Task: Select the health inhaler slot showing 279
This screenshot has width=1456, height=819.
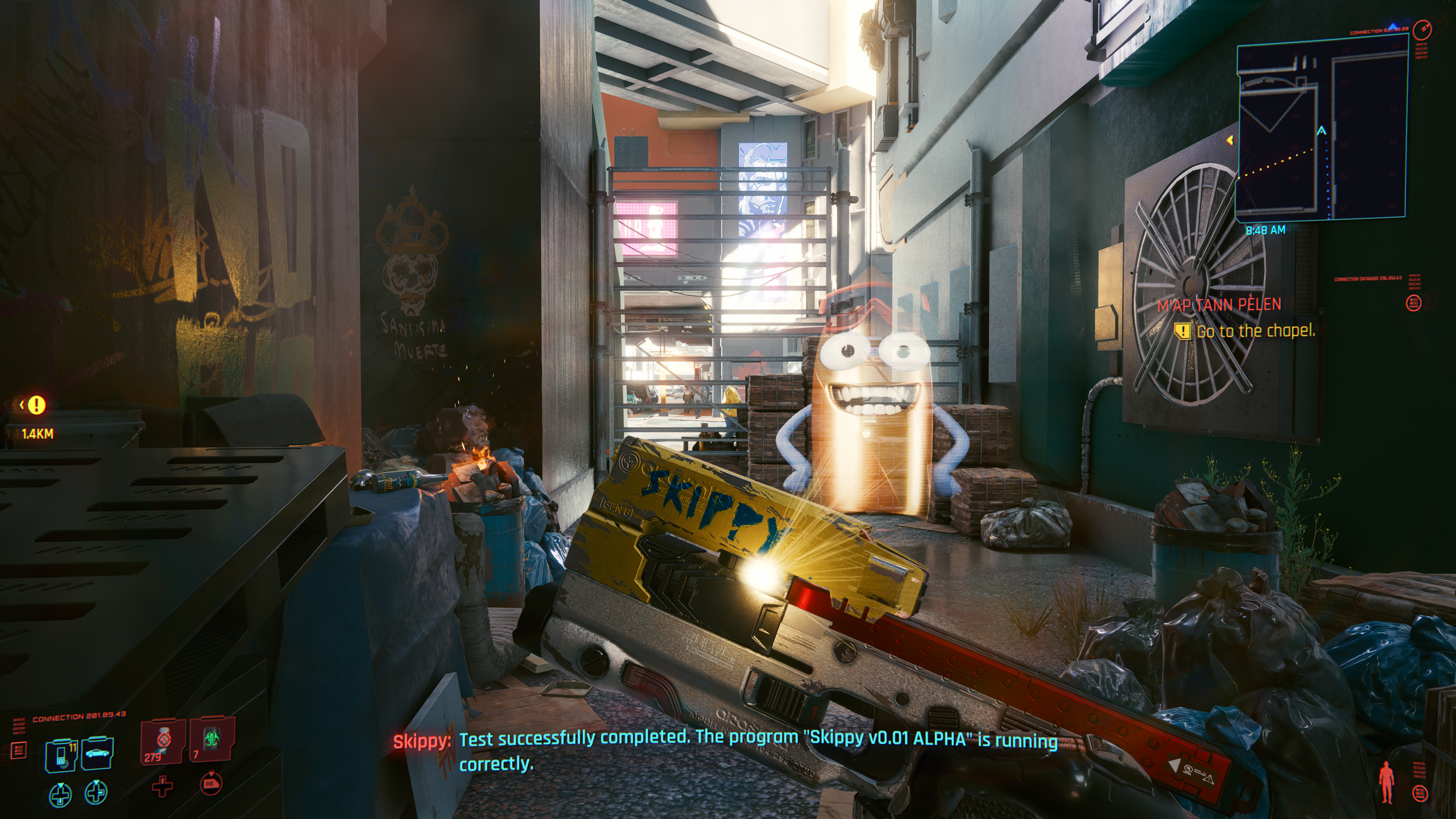Action: pyautogui.click(x=162, y=741)
